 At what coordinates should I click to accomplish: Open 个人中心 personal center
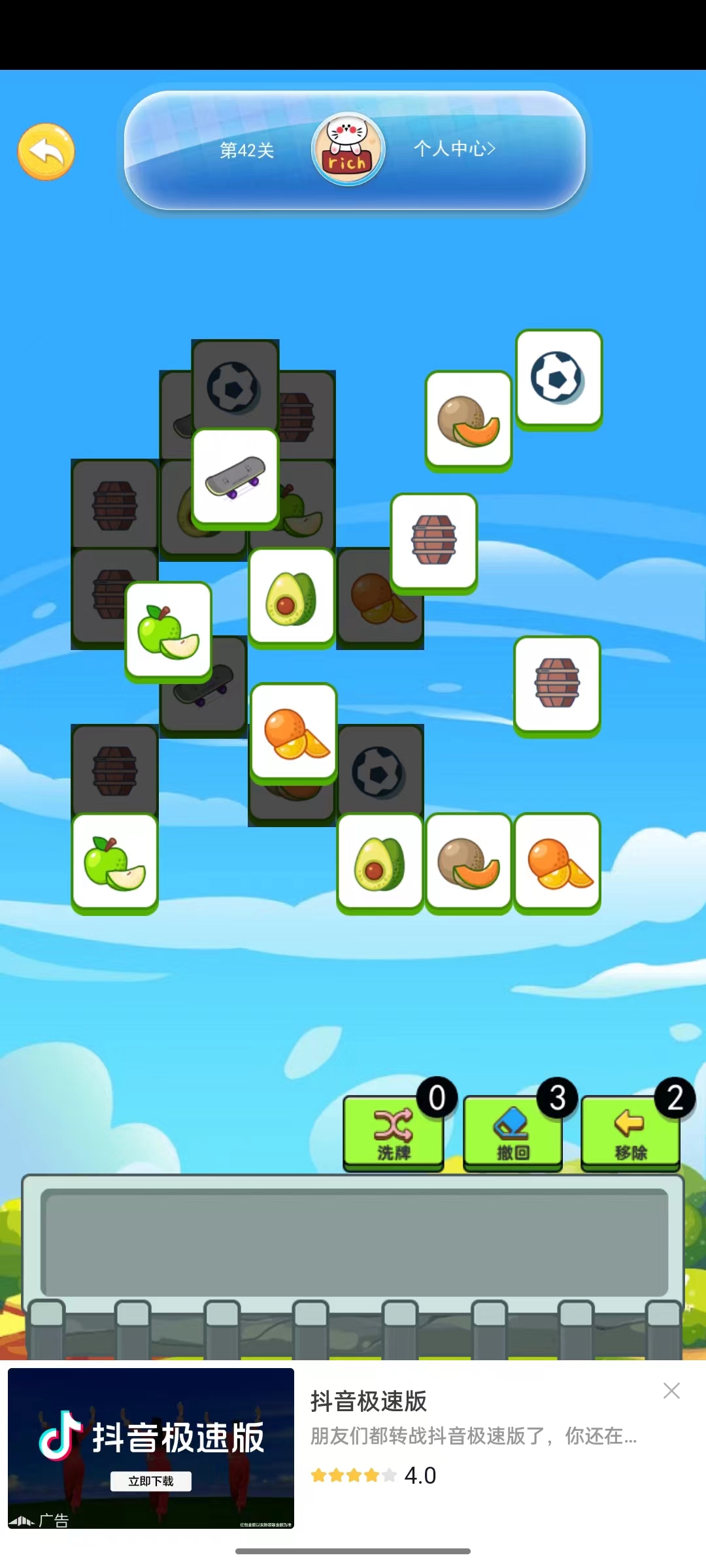click(454, 149)
